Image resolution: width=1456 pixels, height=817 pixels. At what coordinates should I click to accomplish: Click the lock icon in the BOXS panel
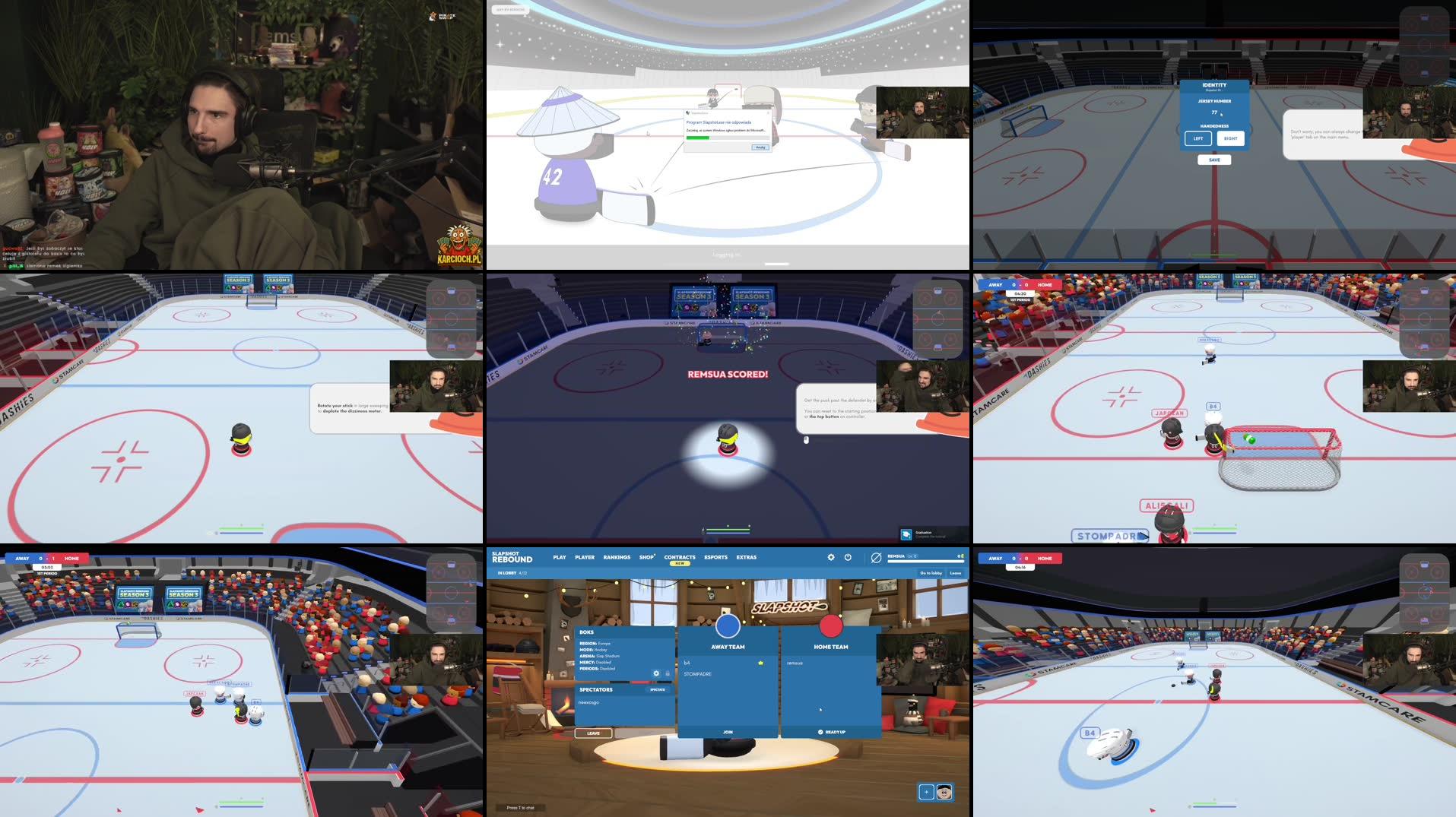pos(668,674)
